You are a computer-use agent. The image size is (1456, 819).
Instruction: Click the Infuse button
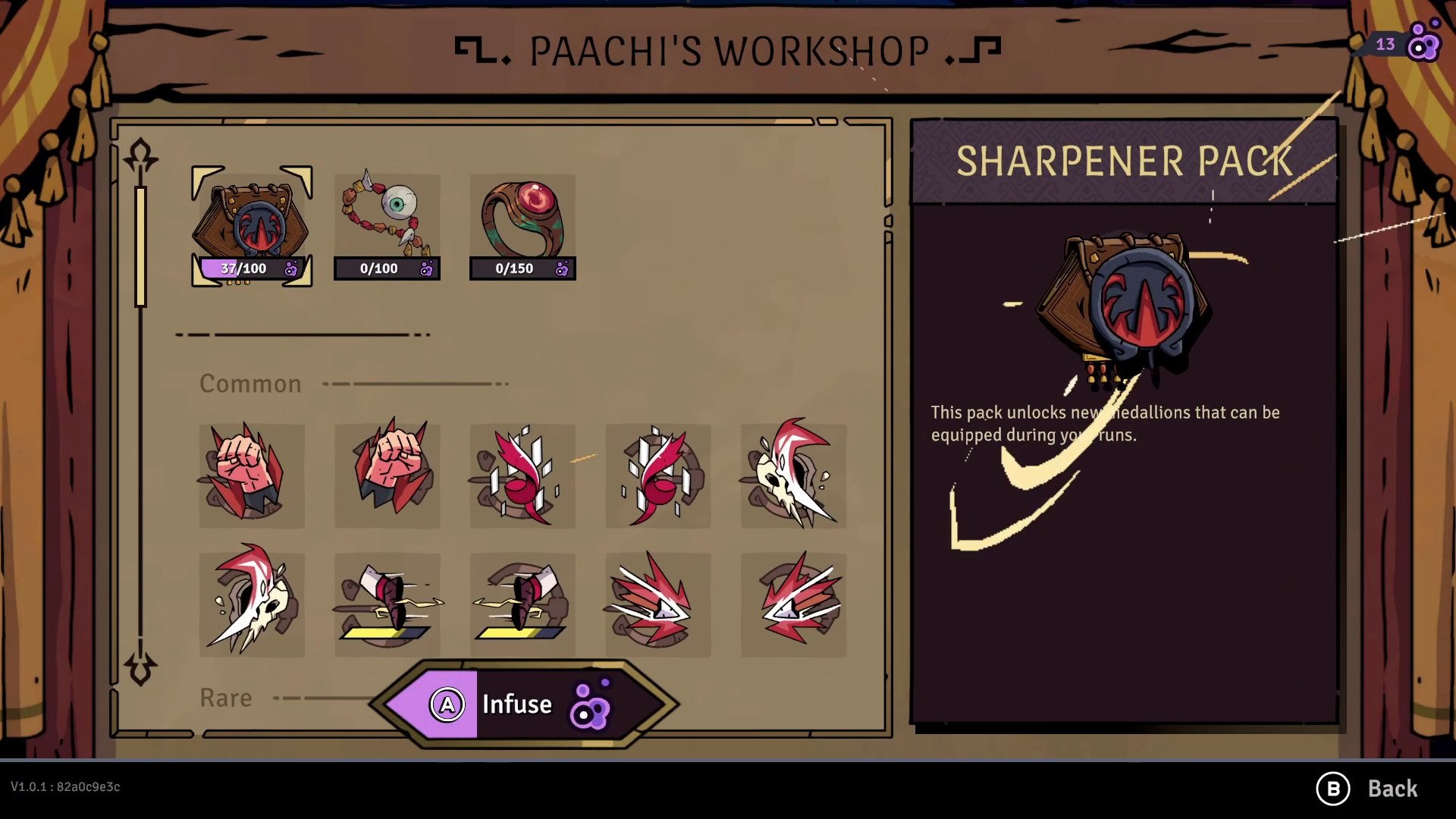coord(523,704)
